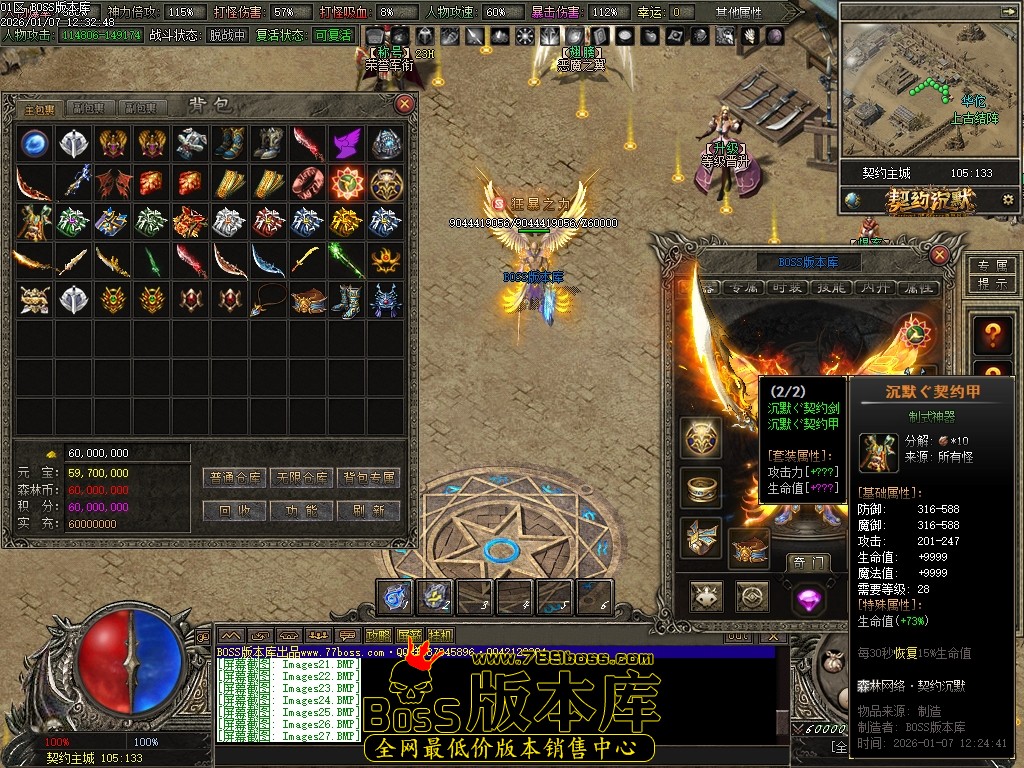Image resolution: width=1024 pixels, height=768 pixels.
Task: Select the purple winged boot item
Action: pyautogui.click(x=346, y=143)
